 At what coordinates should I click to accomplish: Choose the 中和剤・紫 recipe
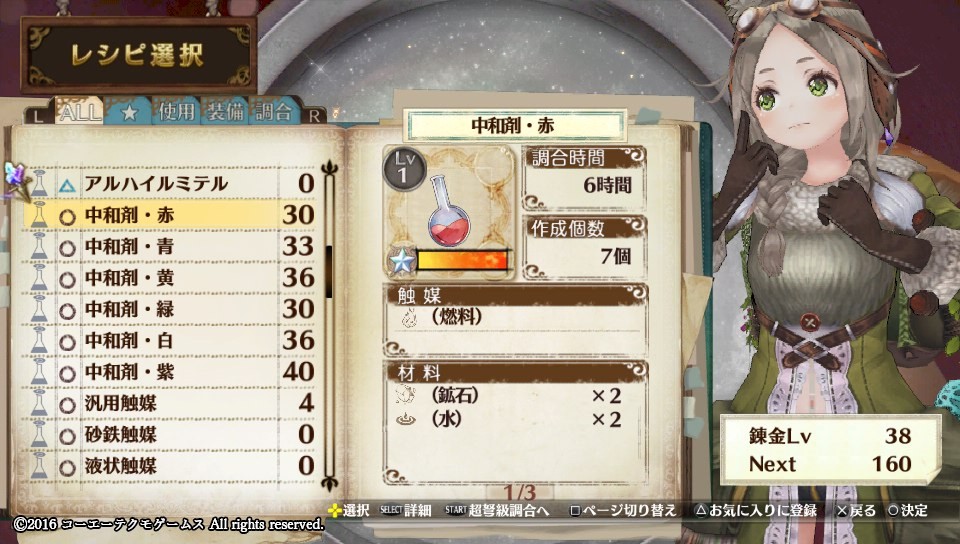pyautogui.click(x=170, y=372)
